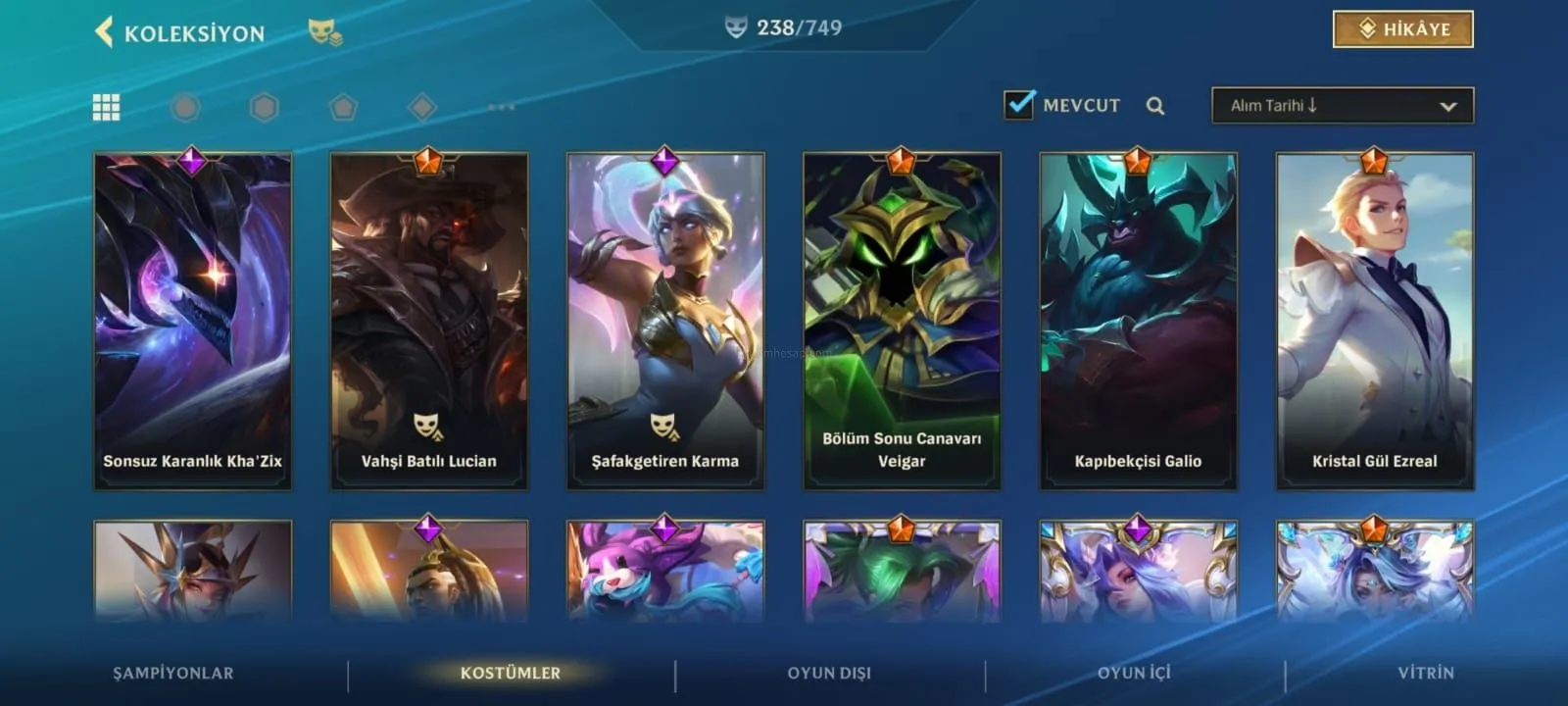This screenshot has width=1568, height=706.
Task: Select Sonsuz Karanlık Kha'Zix skin card
Action: tap(193, 320)
